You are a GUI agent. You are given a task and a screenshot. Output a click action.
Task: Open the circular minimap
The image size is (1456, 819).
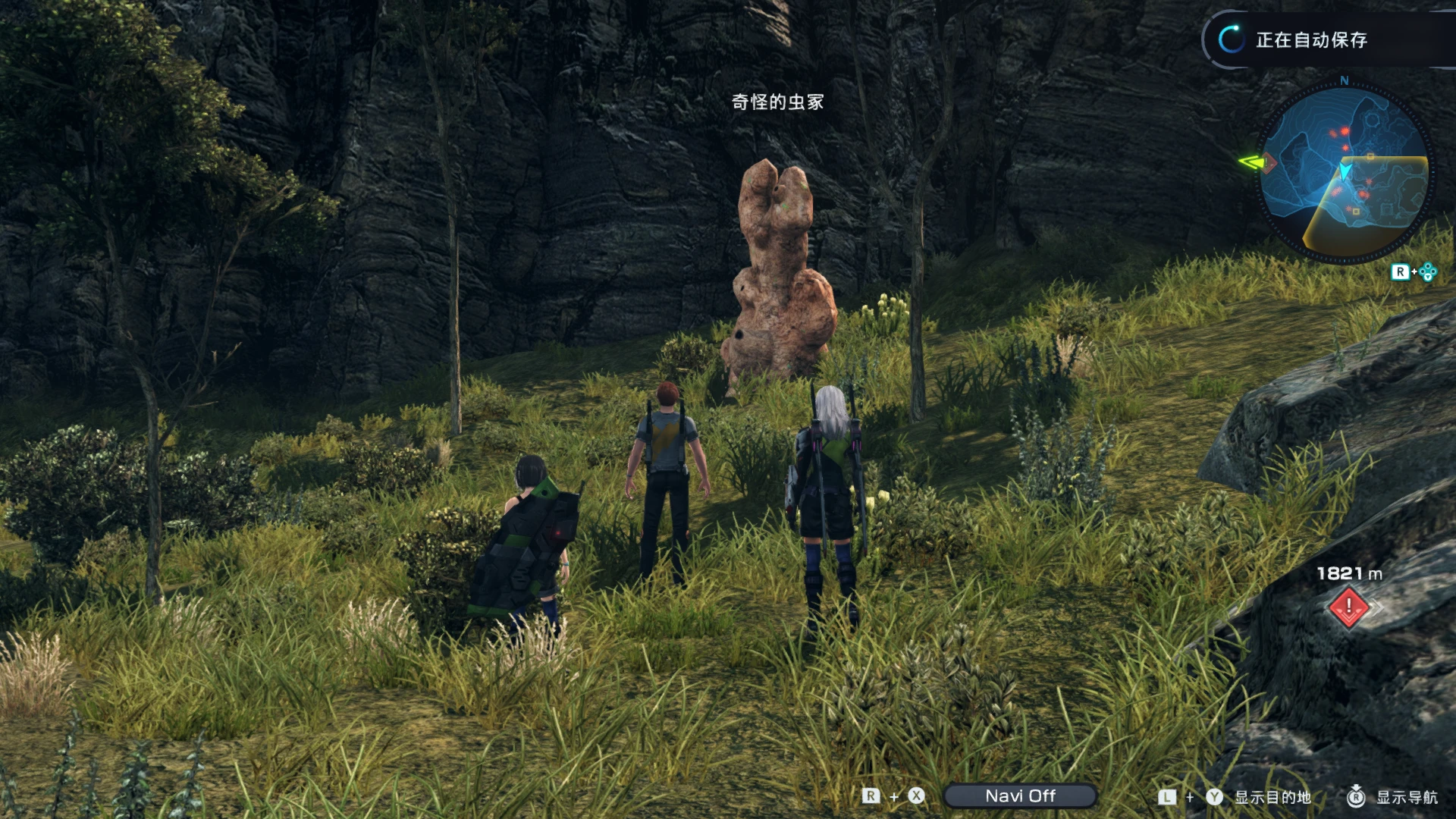tap(1344, 174)
